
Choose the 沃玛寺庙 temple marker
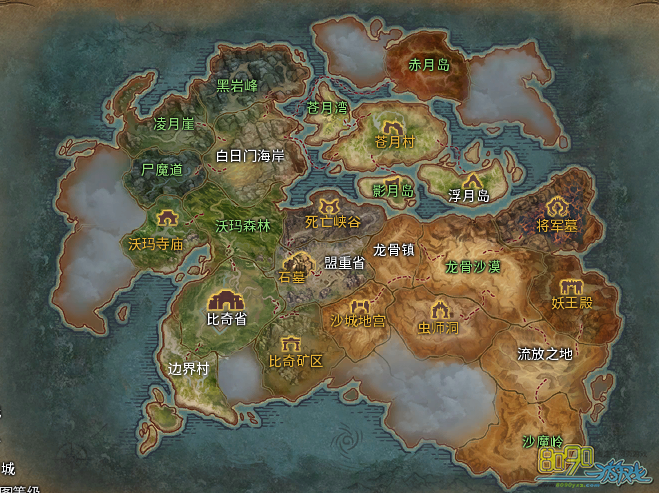tap(167, 217)
